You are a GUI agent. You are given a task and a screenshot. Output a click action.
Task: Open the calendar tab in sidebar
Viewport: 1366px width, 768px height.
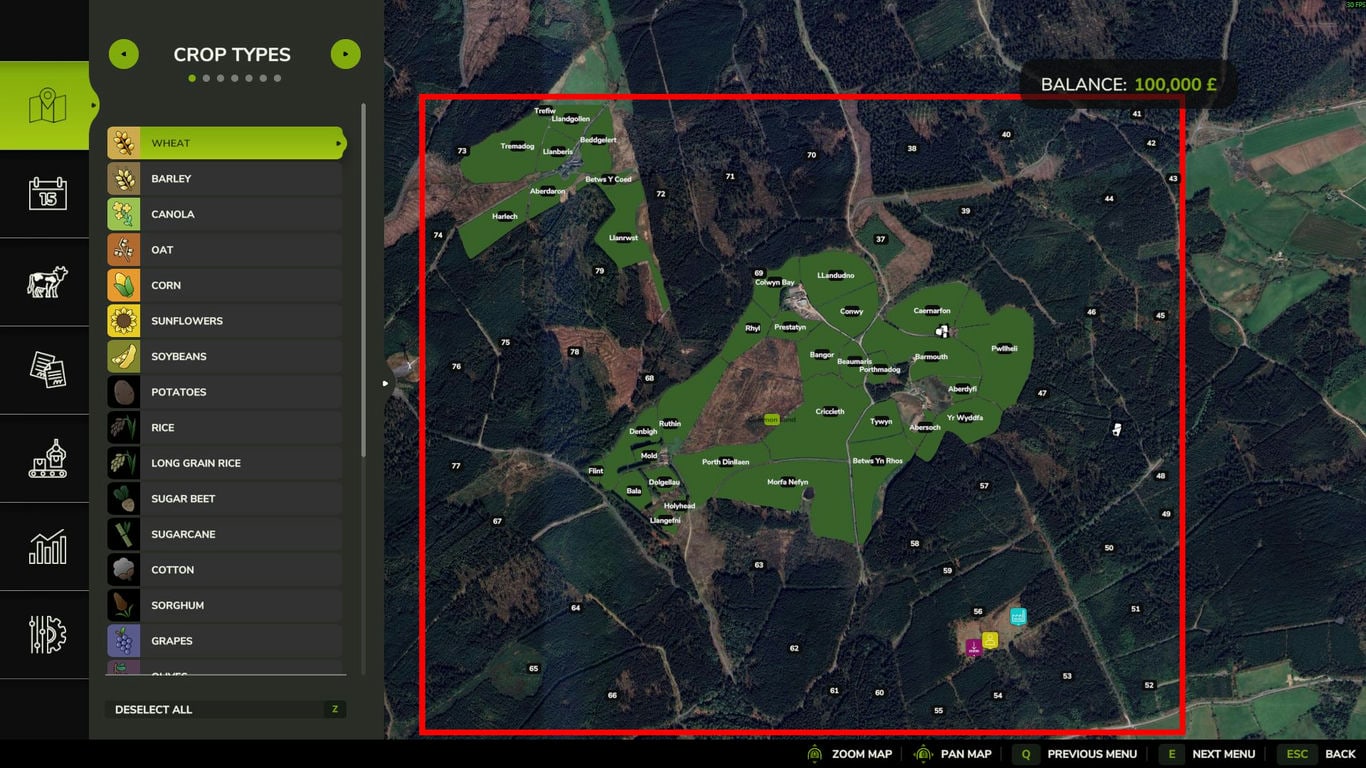(x=46, y=193)
